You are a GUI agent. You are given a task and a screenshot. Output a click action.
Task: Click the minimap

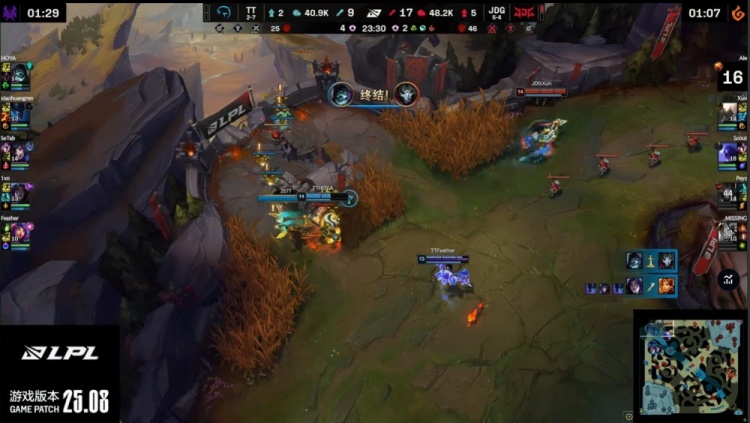coord(688,366)
